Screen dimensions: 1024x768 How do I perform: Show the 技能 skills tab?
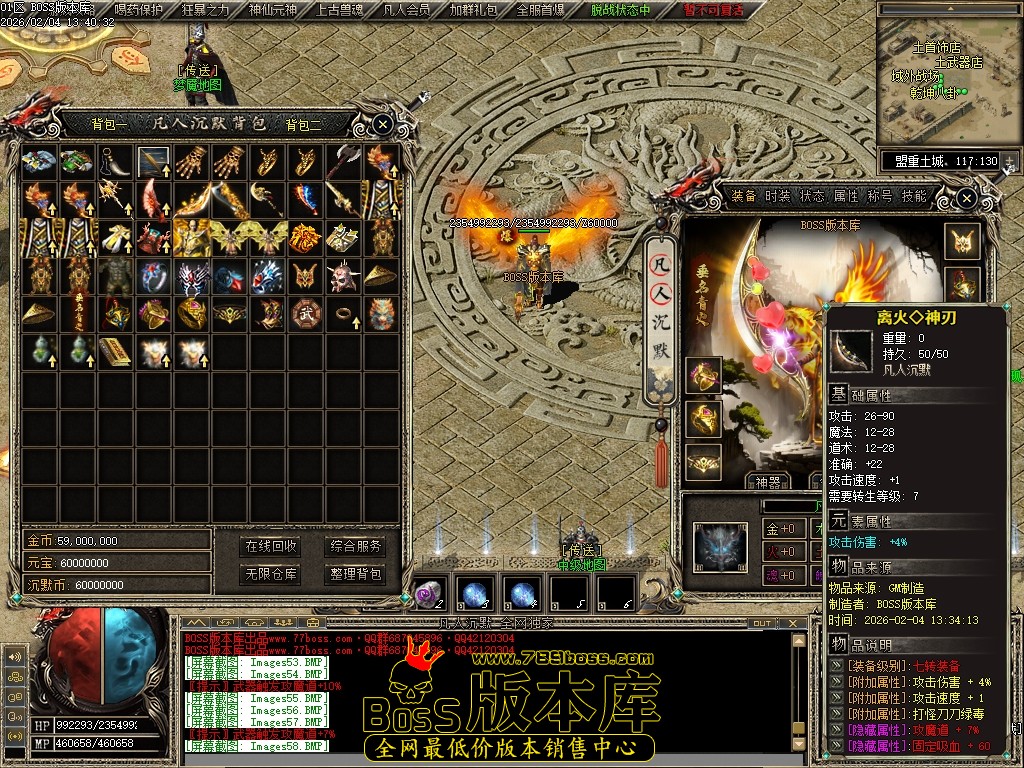[x=913, y=196]
